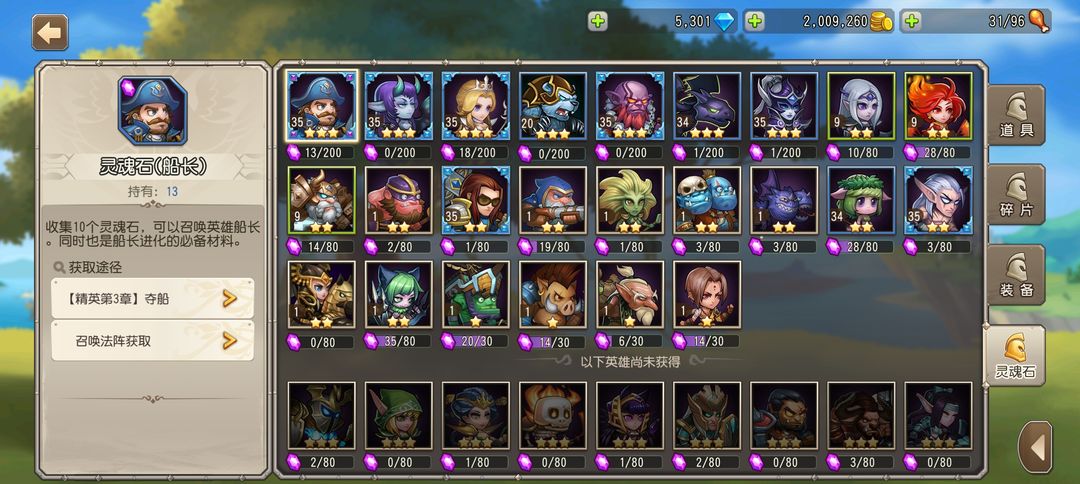The image size is (1080, 484).
Task: Go back using the arrow button
Action: point(50,32)
